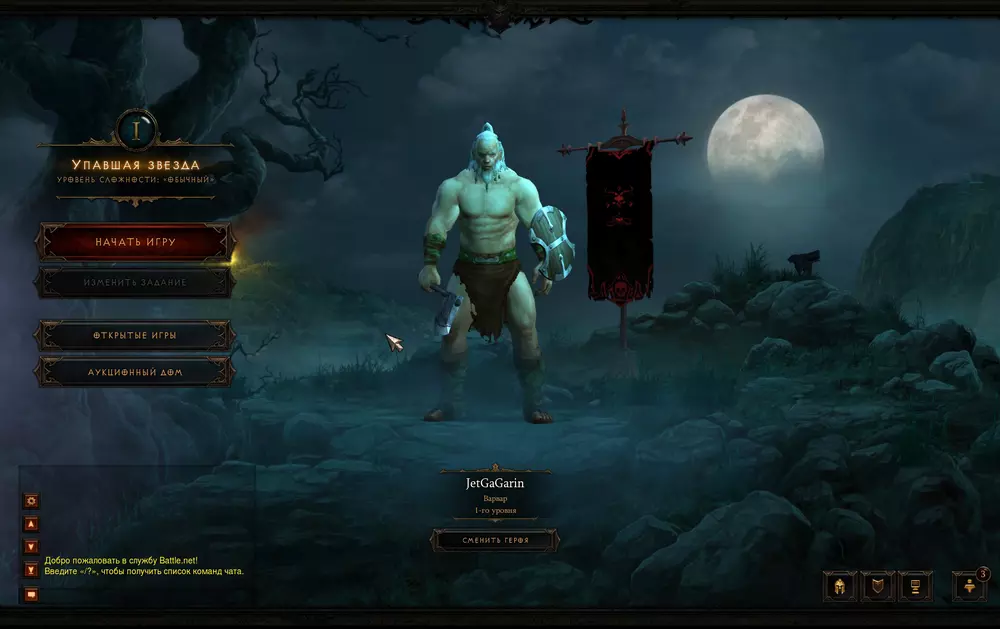The height and width of the screenshot is (629, 1000).
Task: Choose the Сменить героя button
Action: point(495,540)
